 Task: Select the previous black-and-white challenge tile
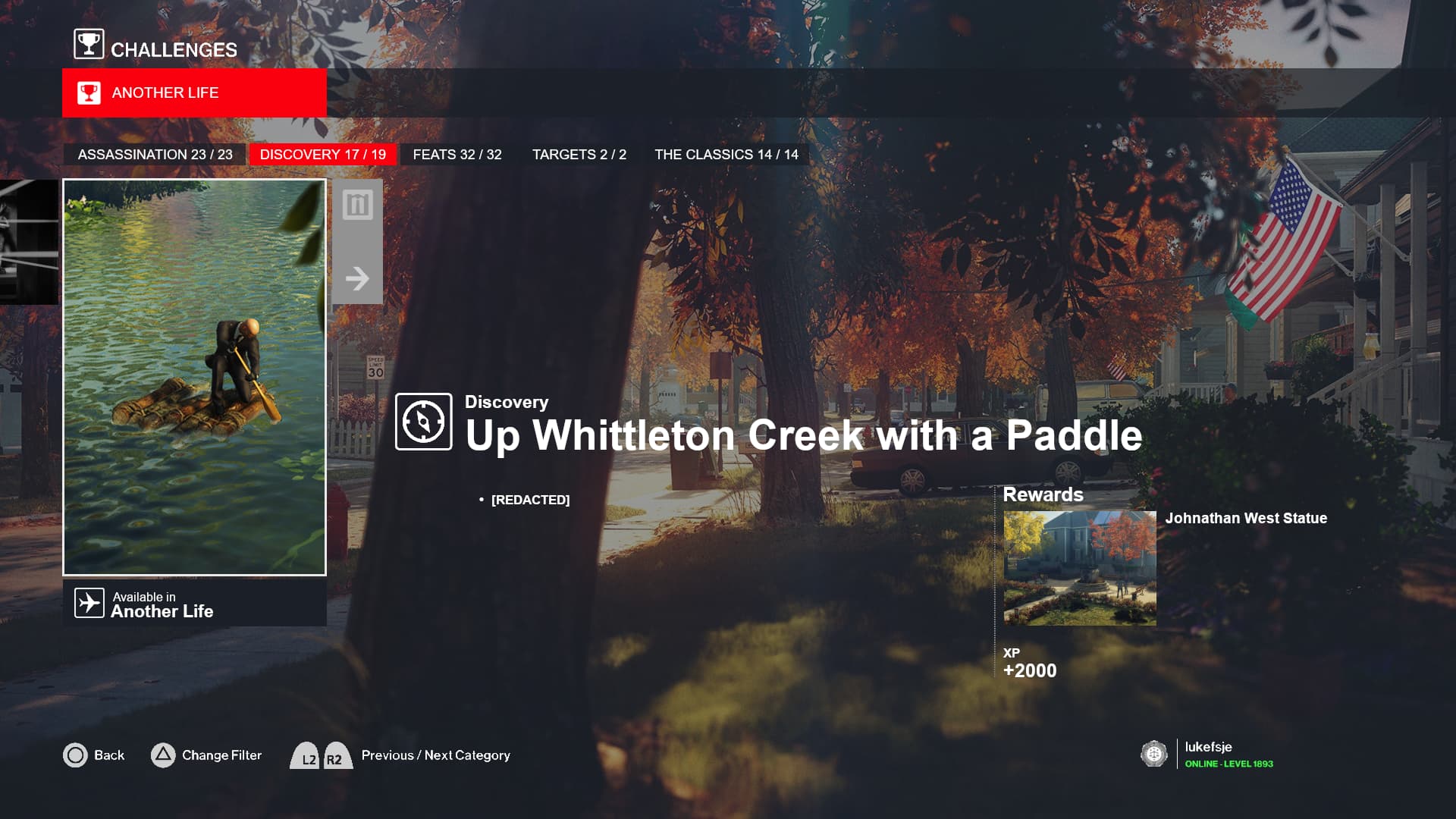point(29,242)
